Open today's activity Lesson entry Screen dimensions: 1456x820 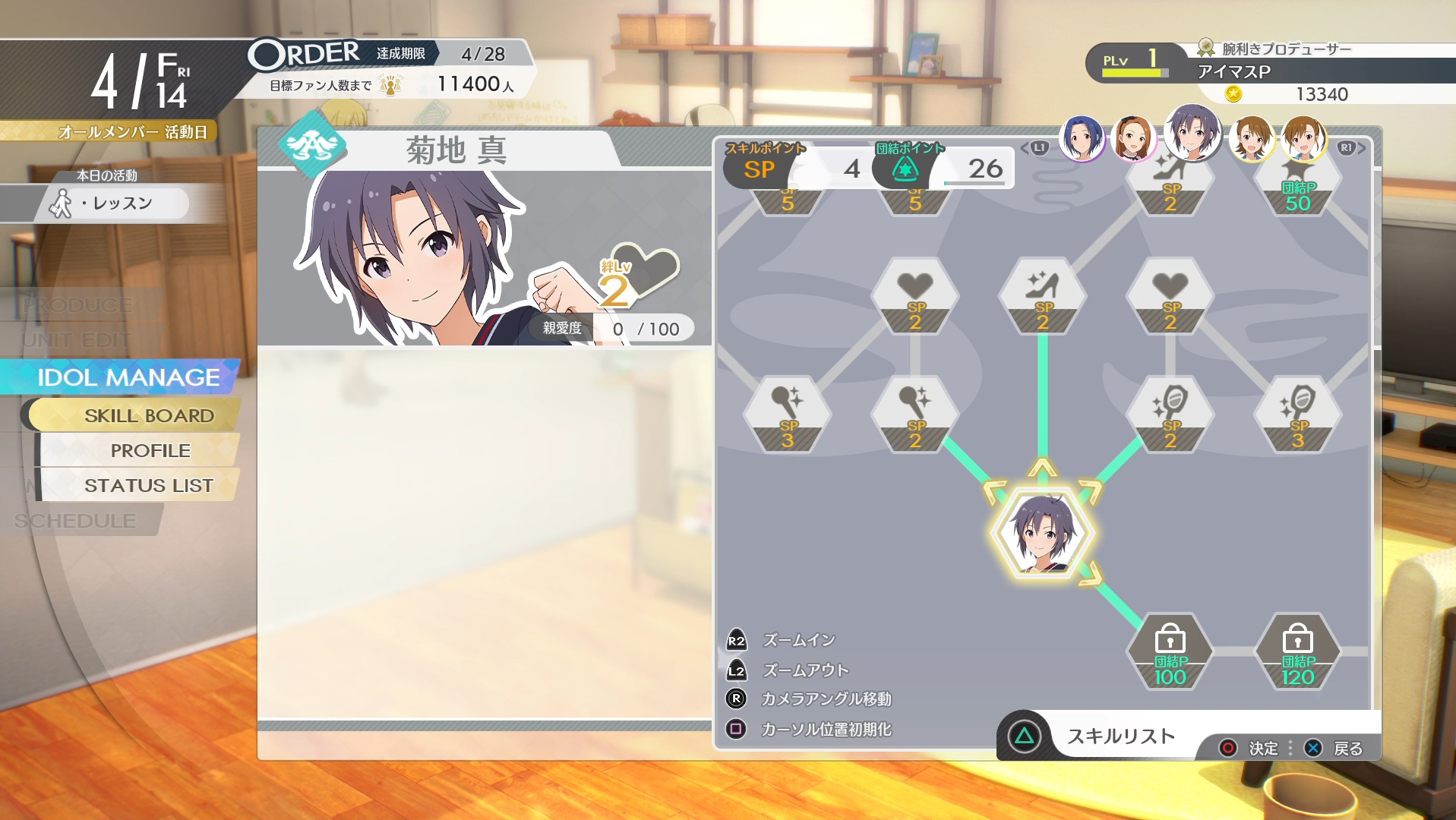tap(114, 203)
